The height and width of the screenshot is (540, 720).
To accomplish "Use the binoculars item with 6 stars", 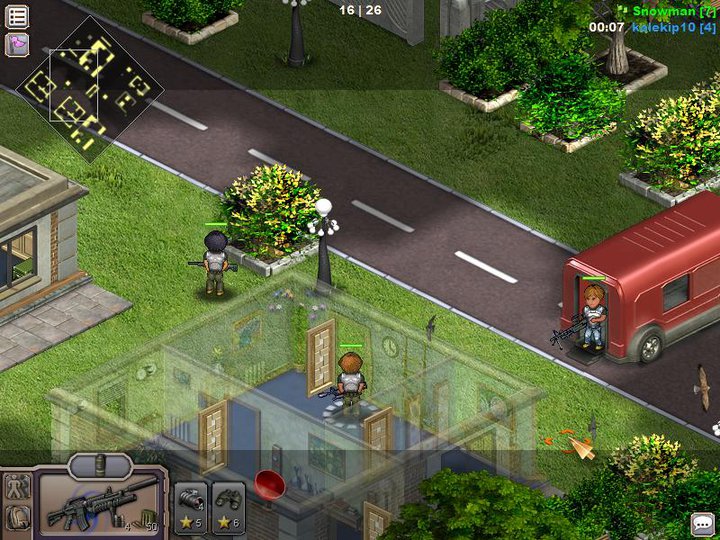I will 229,505.
